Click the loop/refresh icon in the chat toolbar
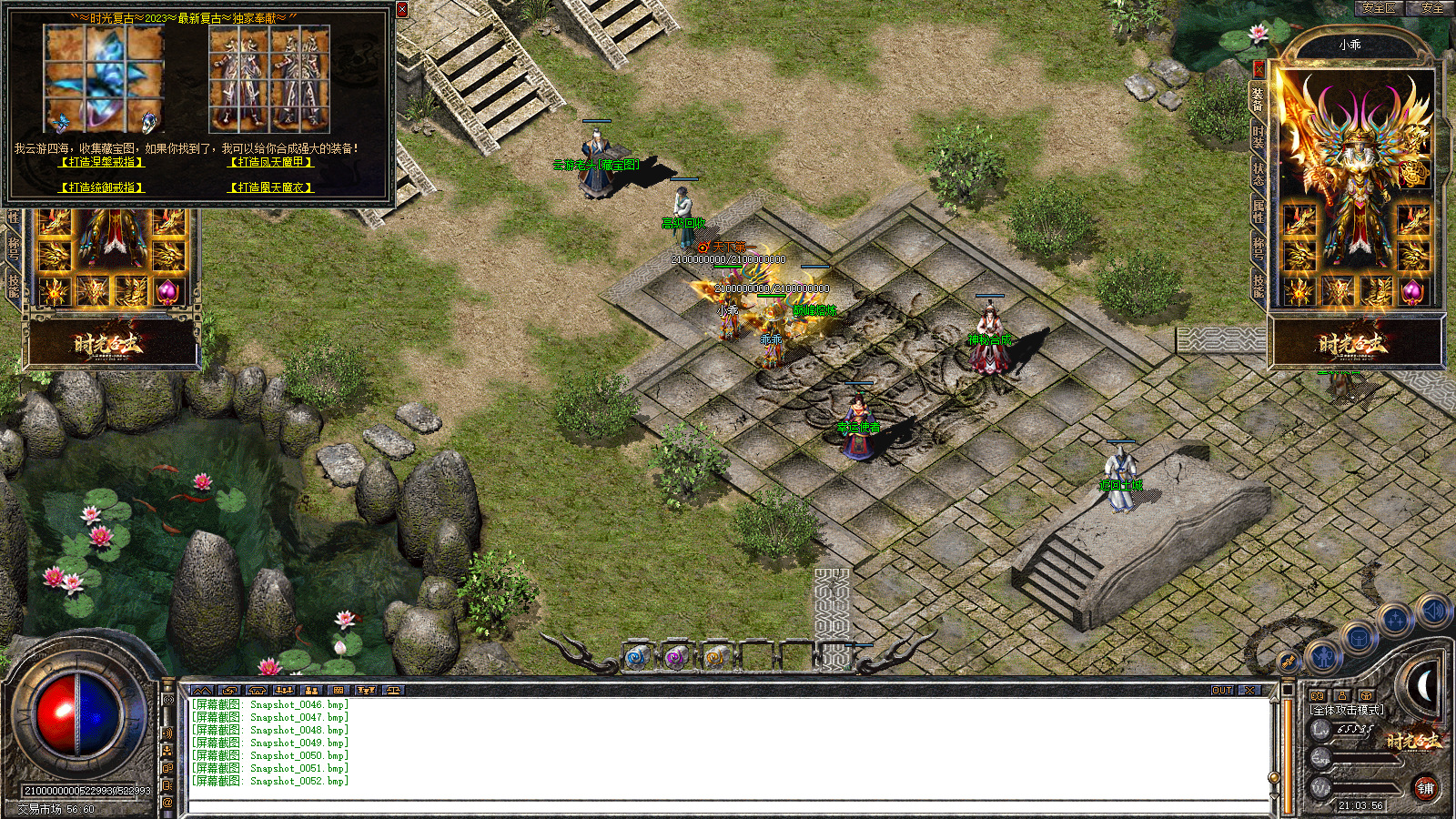The image size is (1456, 819). [229, 690]
